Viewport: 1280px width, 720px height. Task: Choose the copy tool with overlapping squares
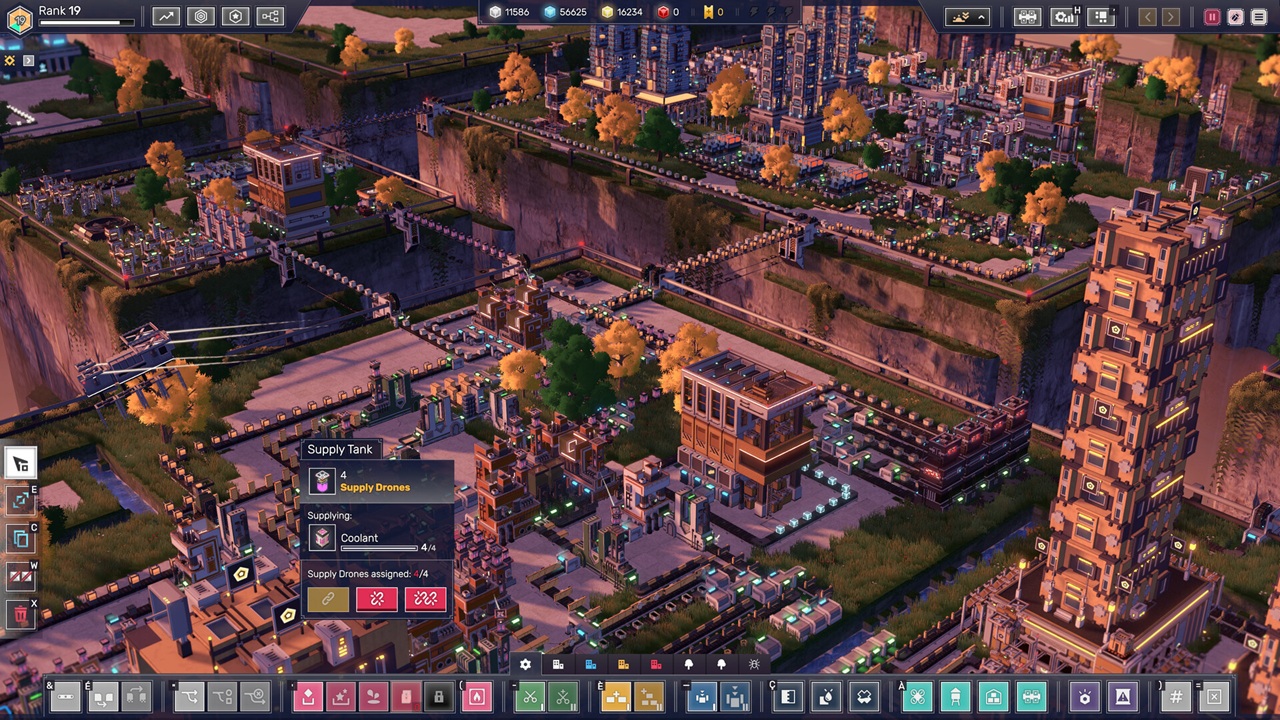tap(20, 539)
